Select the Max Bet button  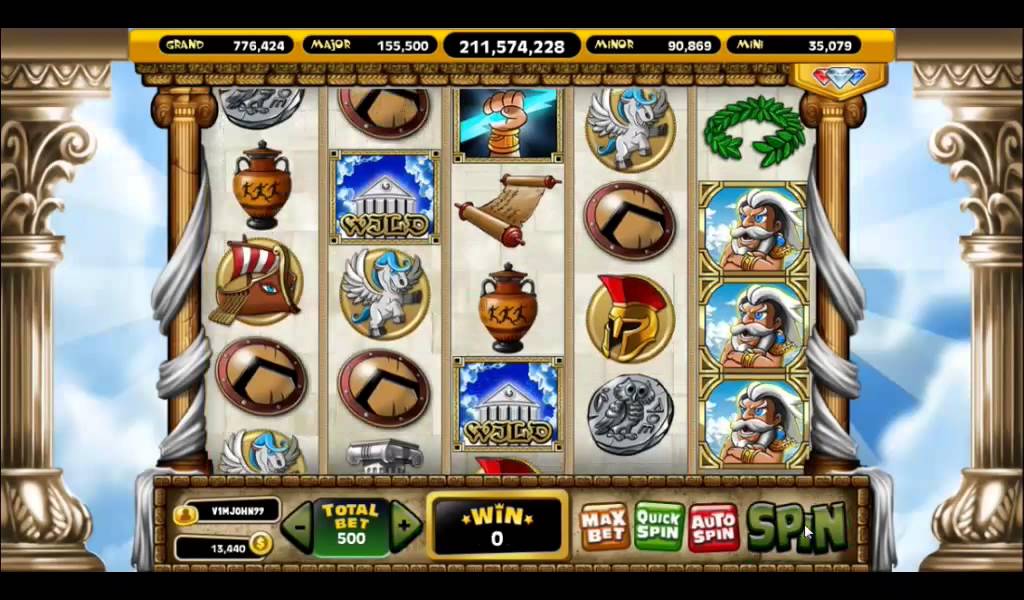[604, 527]
